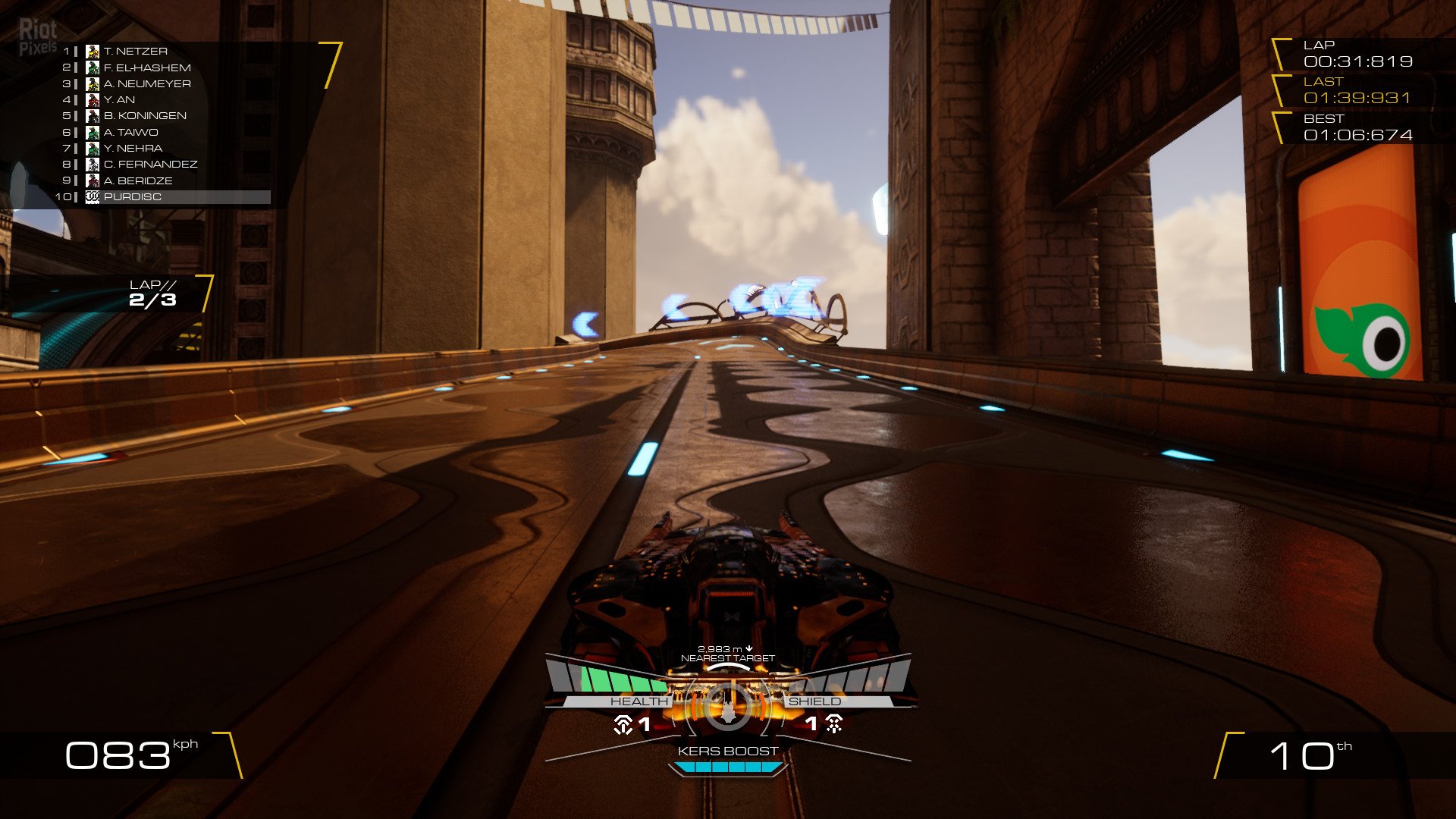Viewport: 1456px width, 819px height.
Task: Select A. Taiwo's leaderboard row
Action: pos(130,133)
